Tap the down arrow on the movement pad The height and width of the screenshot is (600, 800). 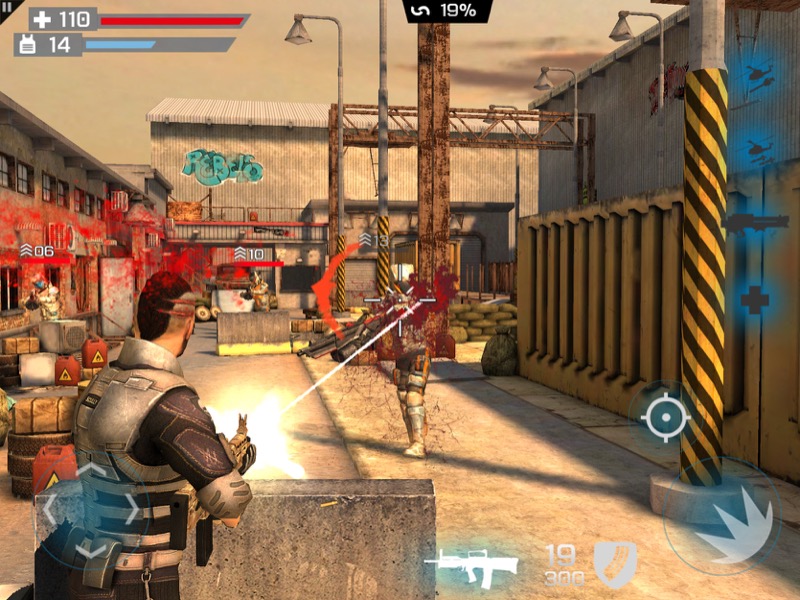tap(90, 547)
